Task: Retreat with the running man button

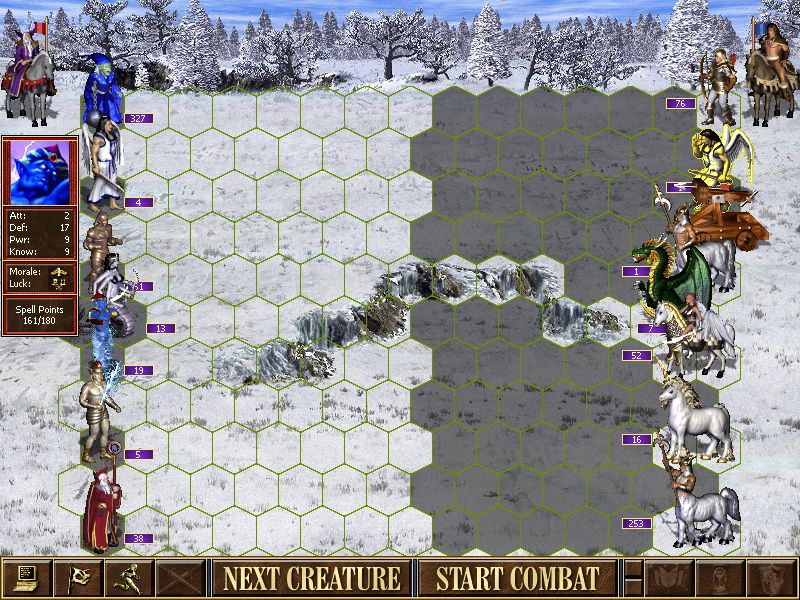Action: pyautogui.click(x=129, y=578)
